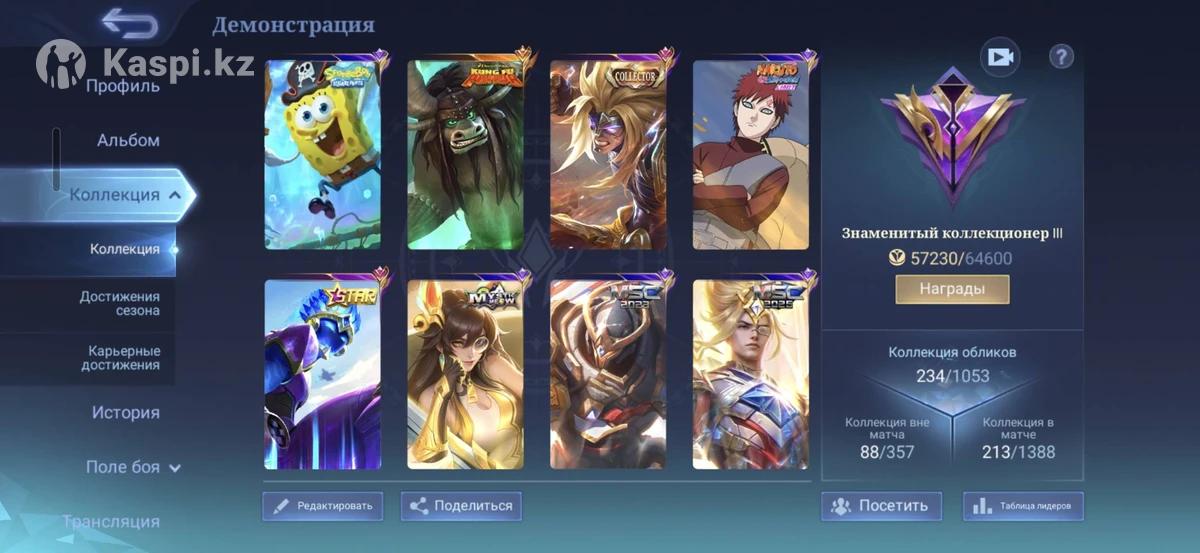Go back with the arrow button
Screen dimensions: 1200x553
(129, 23)
